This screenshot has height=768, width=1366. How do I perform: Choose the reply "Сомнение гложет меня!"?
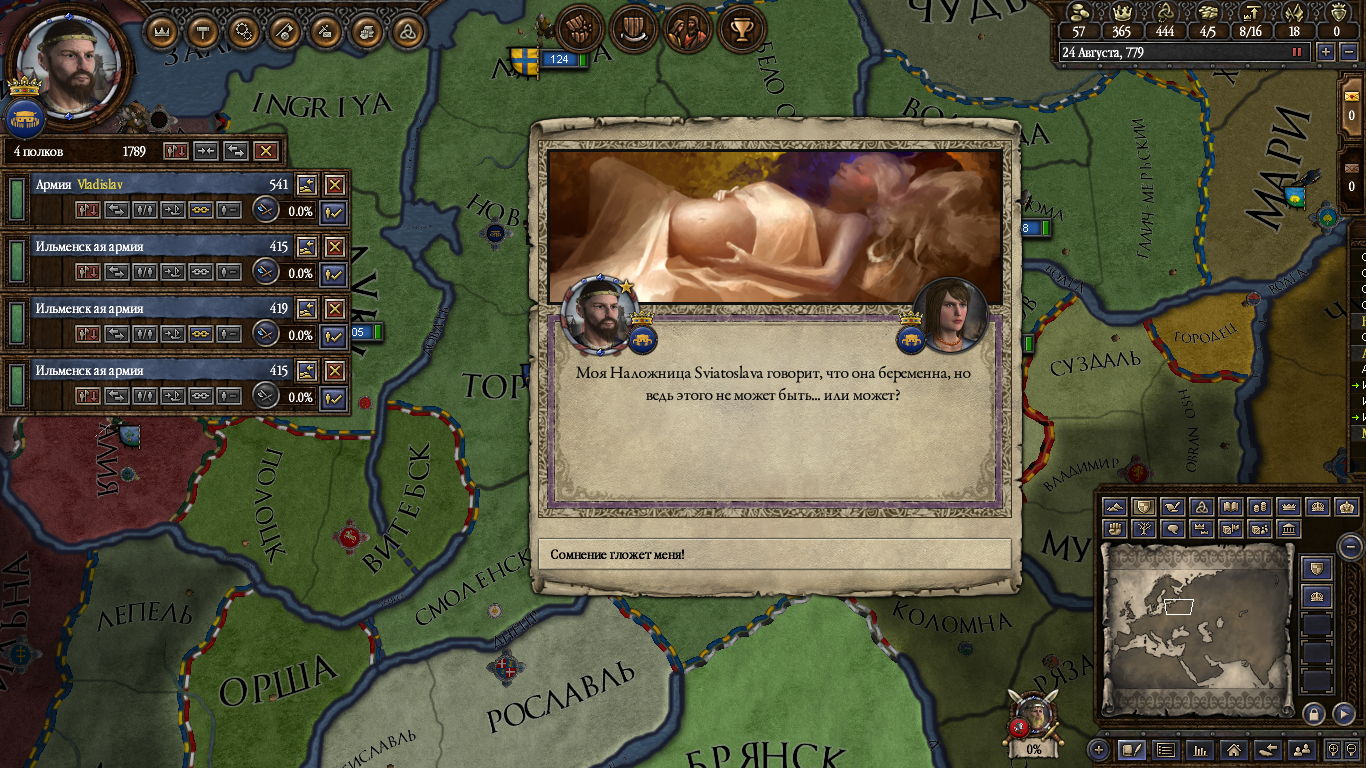tap(774, 554)
